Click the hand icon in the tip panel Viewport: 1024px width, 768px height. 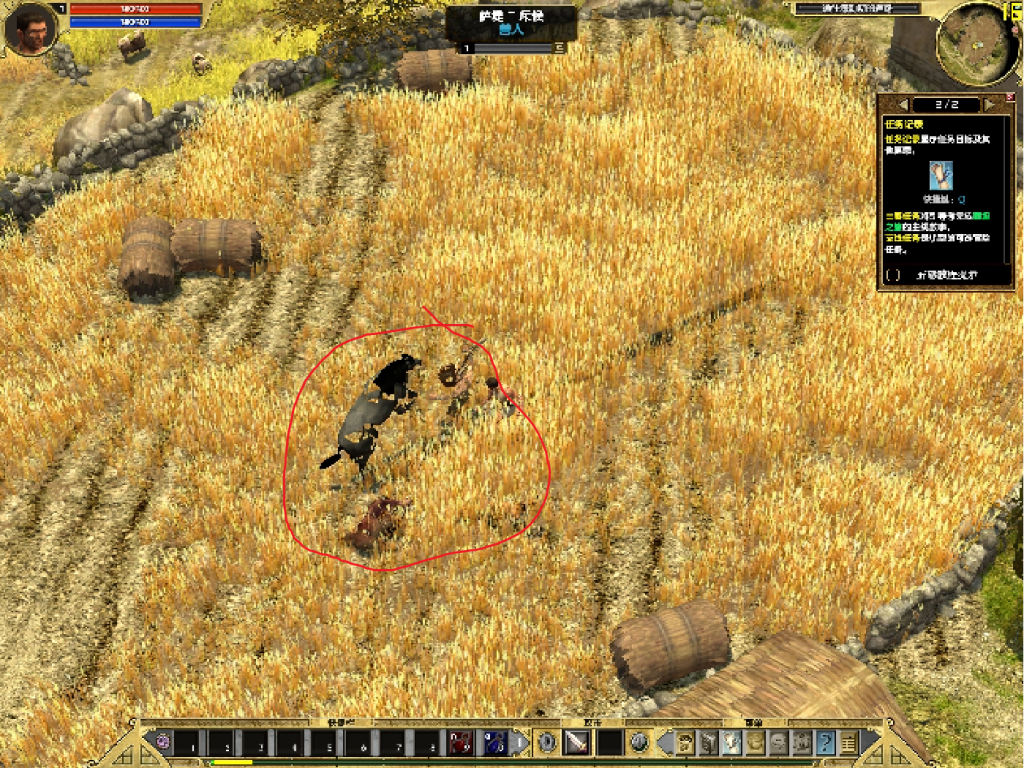[x=940, y=175]
